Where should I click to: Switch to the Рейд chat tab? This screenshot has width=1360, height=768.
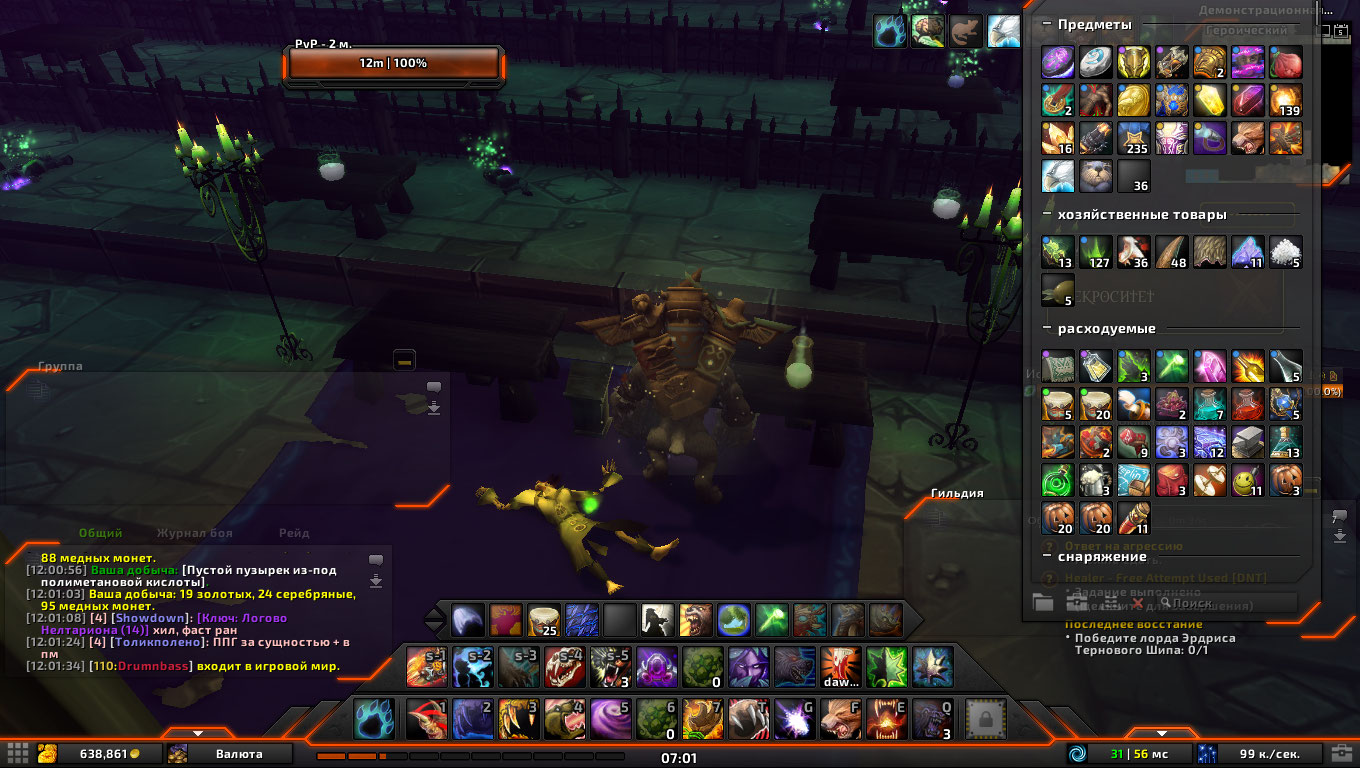[x=294, y=534]
